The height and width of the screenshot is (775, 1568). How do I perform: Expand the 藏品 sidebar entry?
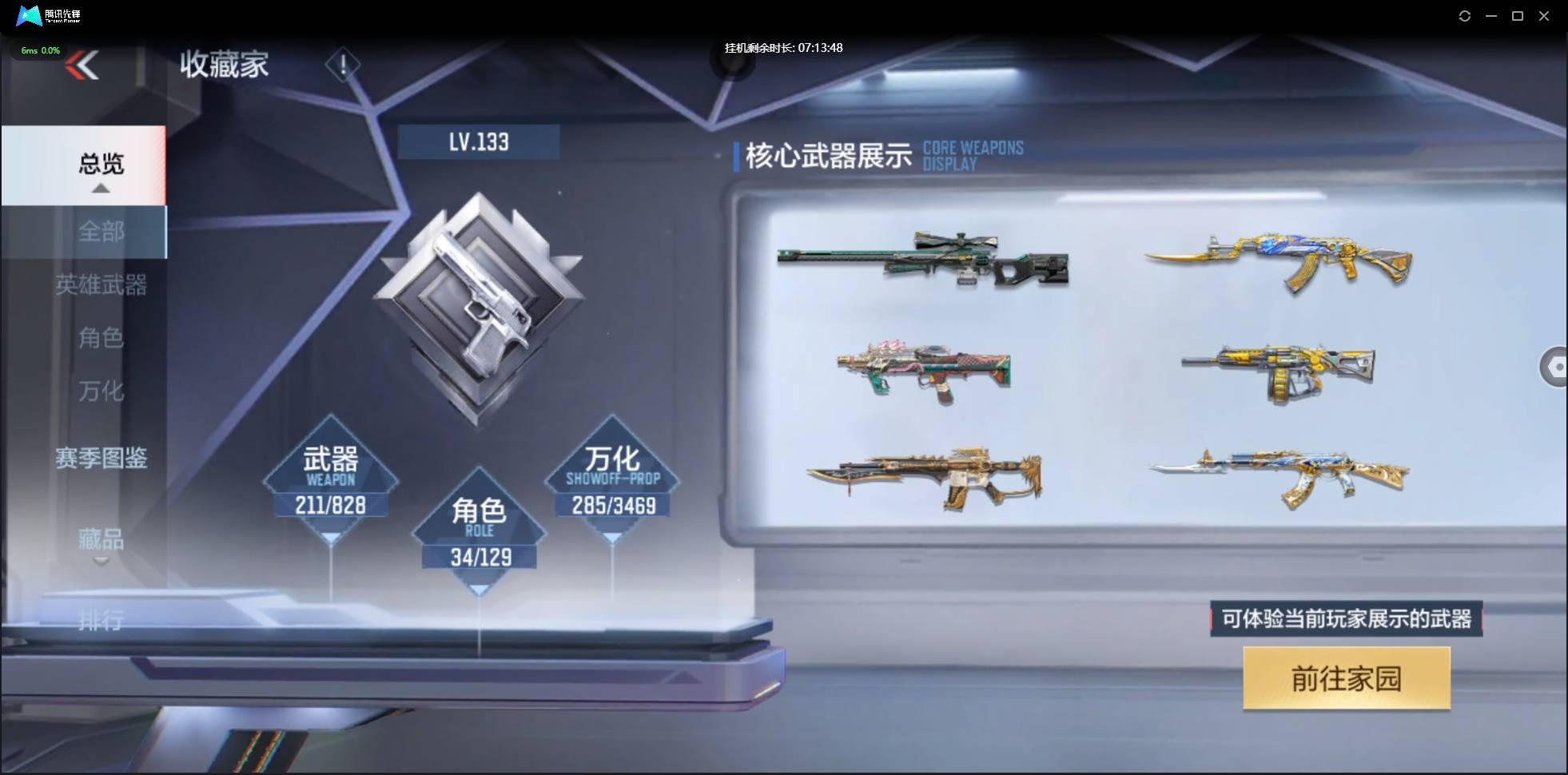[101, 541]
